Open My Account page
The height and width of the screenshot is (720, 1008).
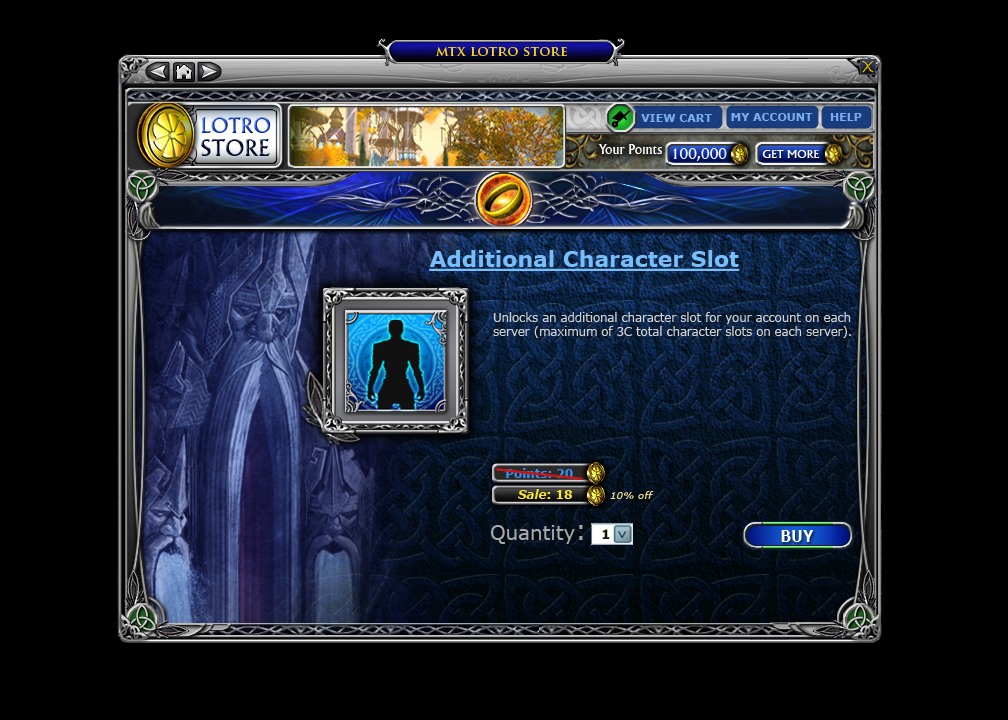click(x=771, y=117)
